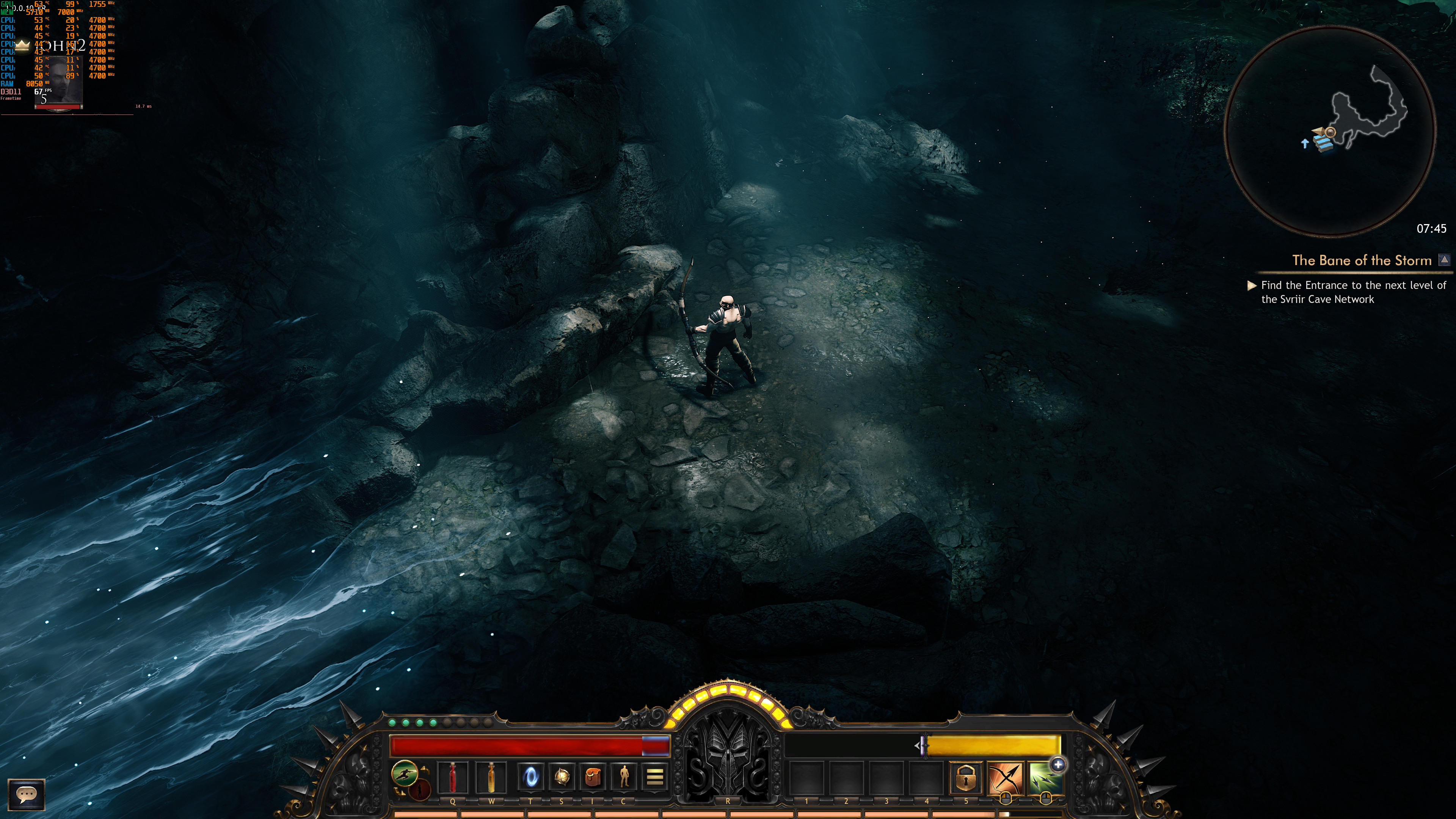
Task: Use the orange energy potion slot
Action: (491, 777)
